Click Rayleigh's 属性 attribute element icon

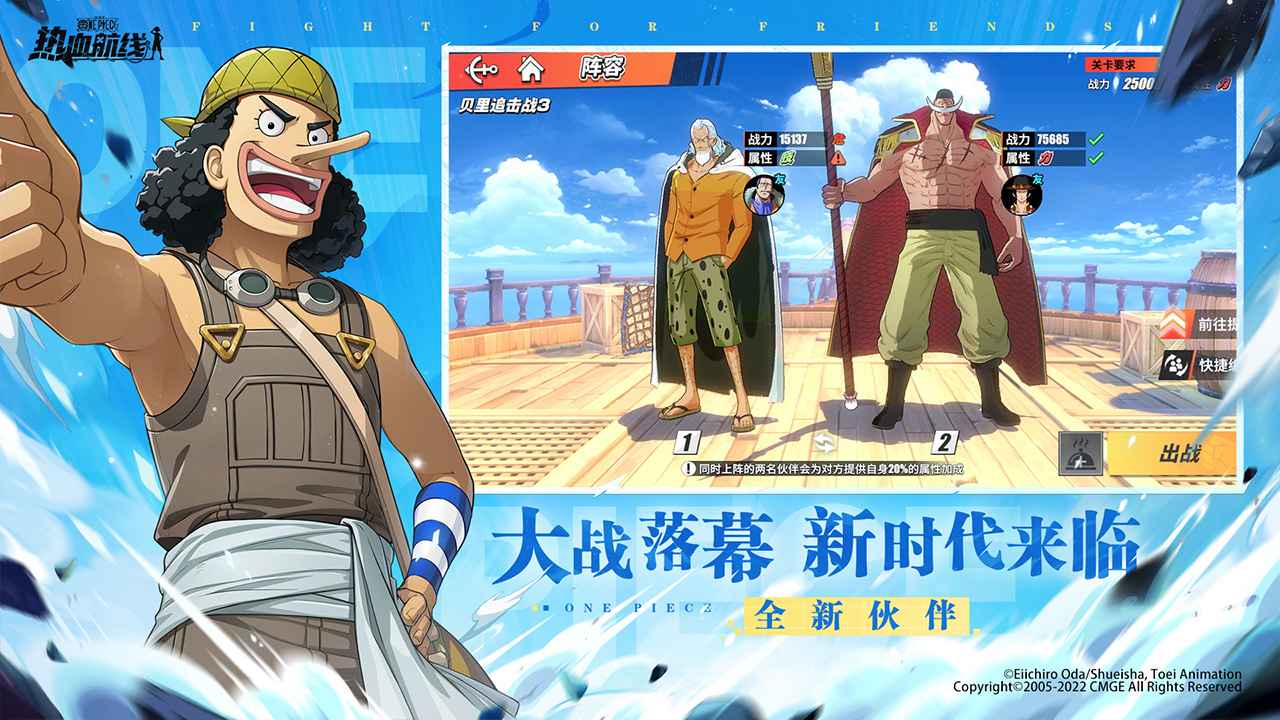tap(788, 157)
